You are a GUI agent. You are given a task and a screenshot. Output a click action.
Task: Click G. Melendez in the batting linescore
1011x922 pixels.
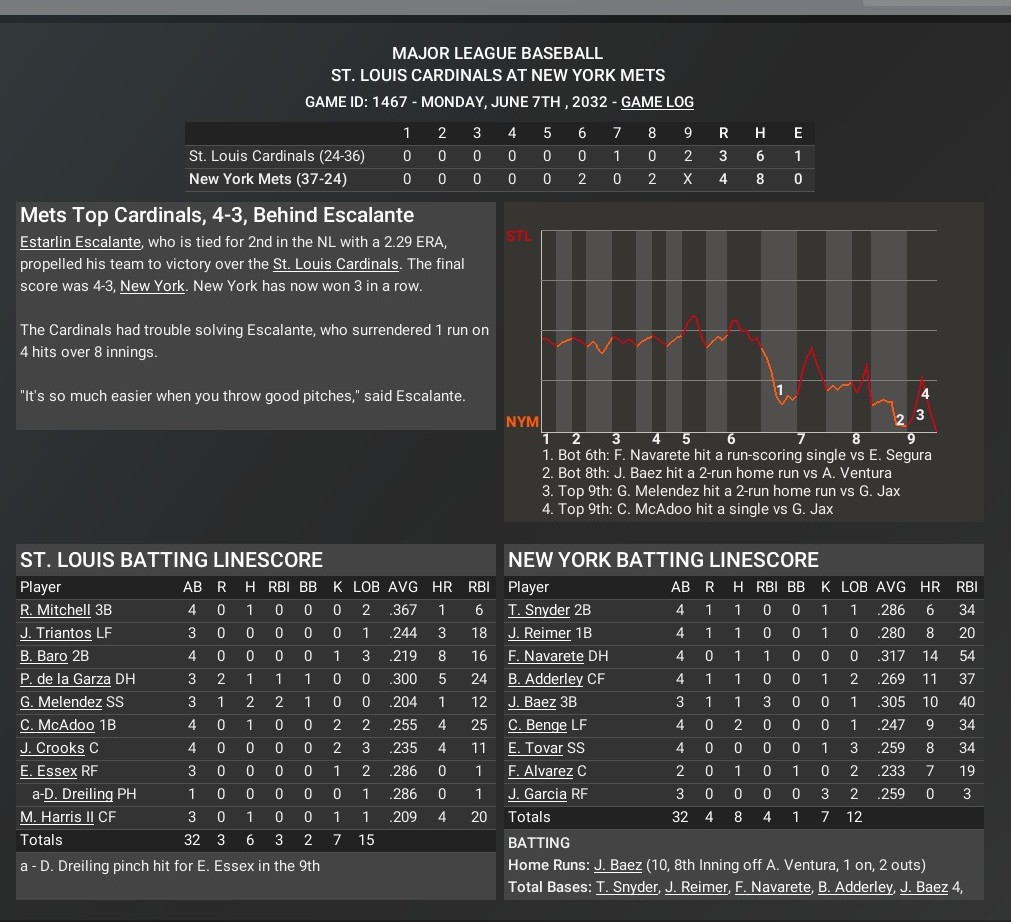pos(60,702)
